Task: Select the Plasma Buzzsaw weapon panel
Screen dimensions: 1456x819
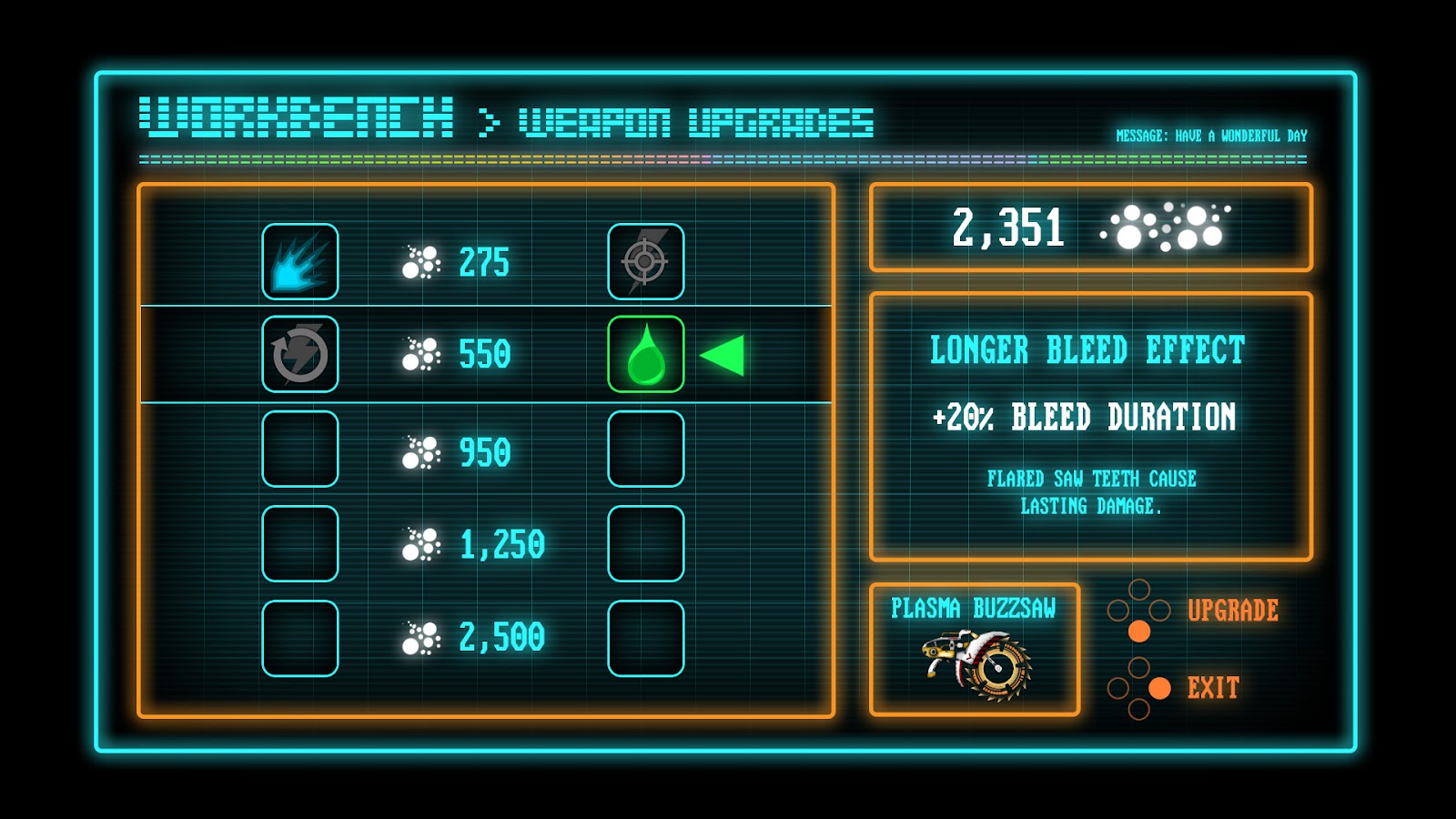Action: pyautogui.click(x=974, y=650)
